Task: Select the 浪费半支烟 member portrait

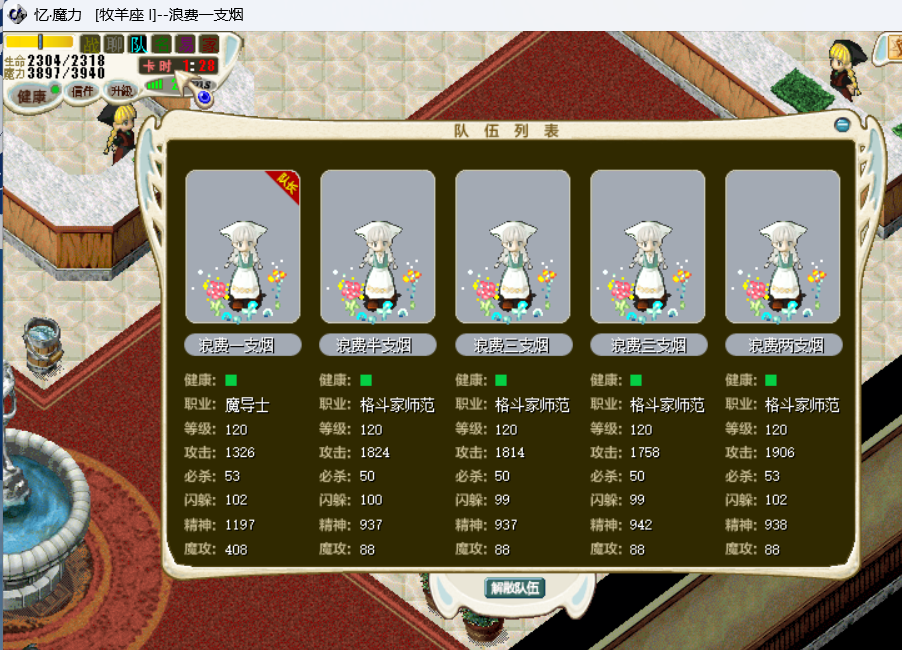Action: 378,246
